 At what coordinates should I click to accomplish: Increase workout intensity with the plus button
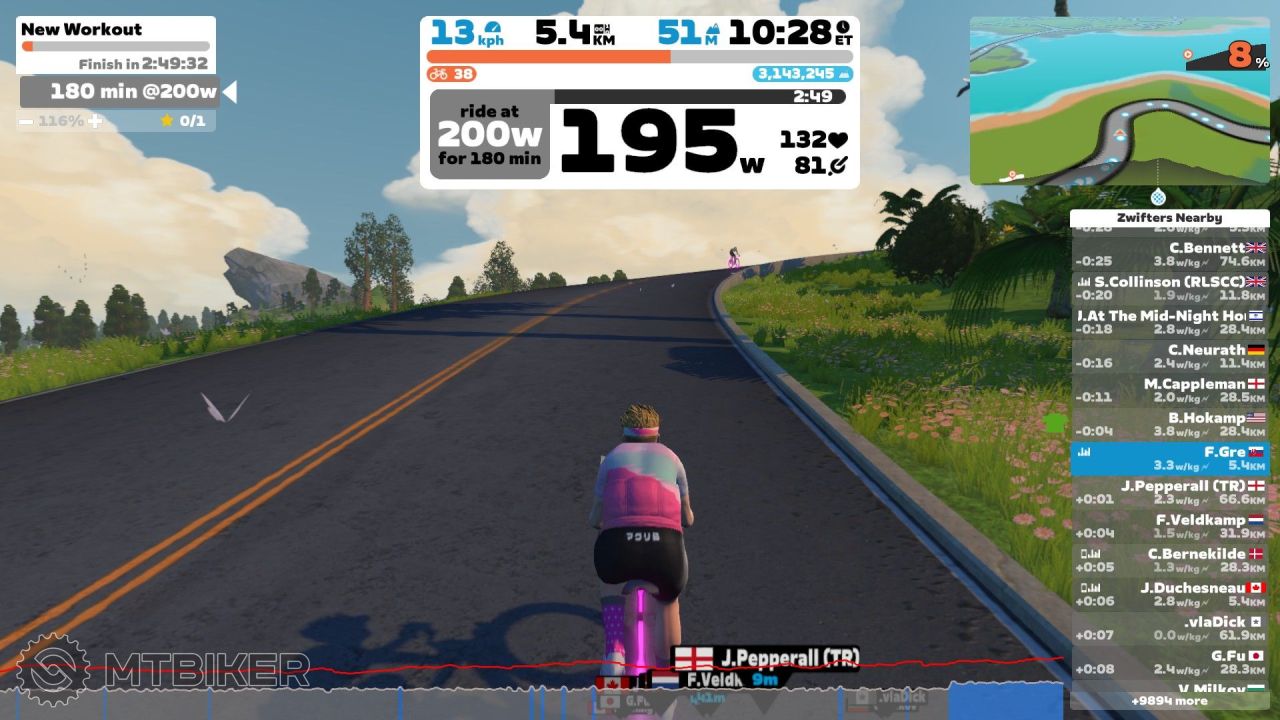pyautogui.click(x=95, y=121)
